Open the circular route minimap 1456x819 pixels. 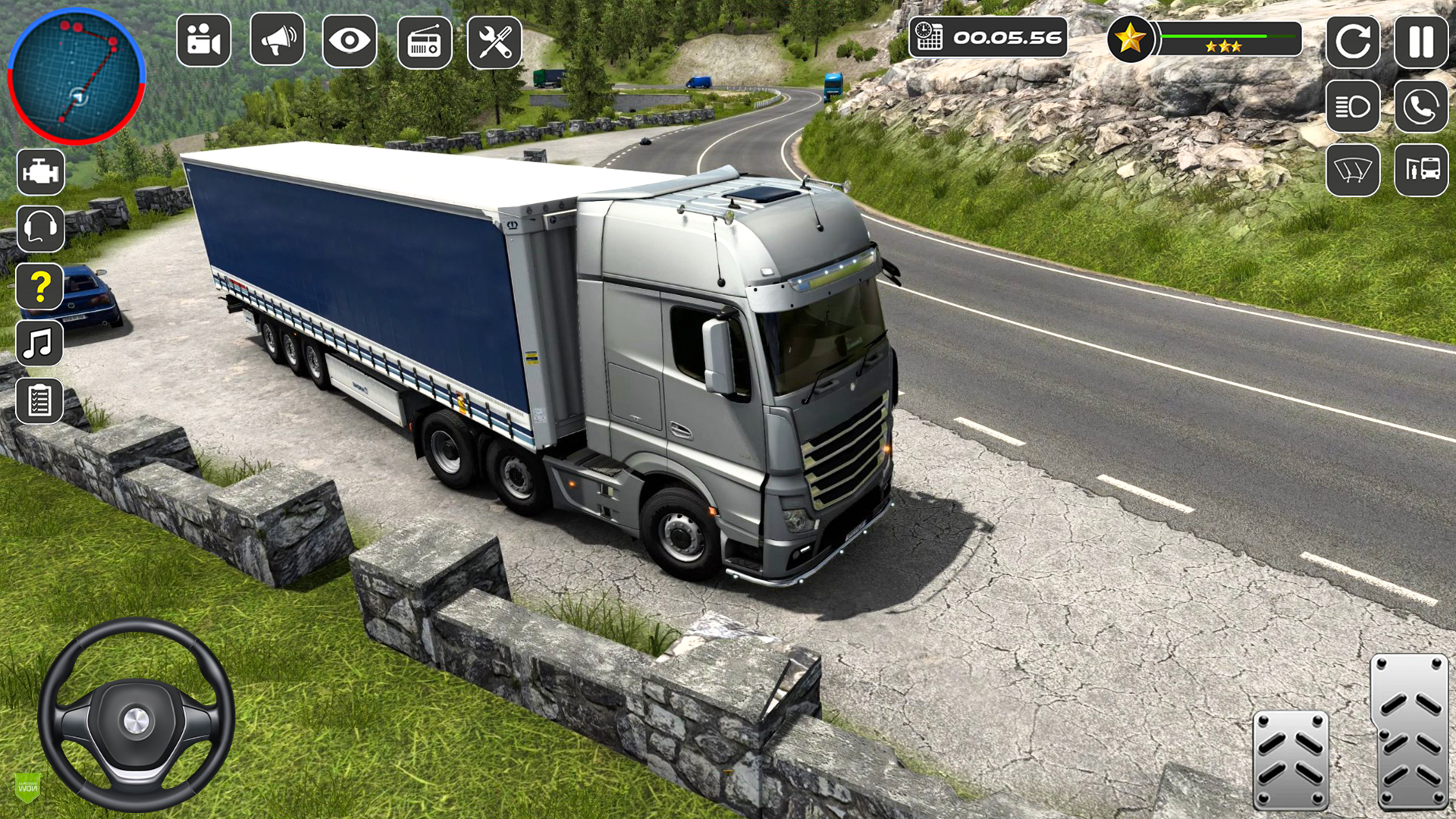click(76, 76)
